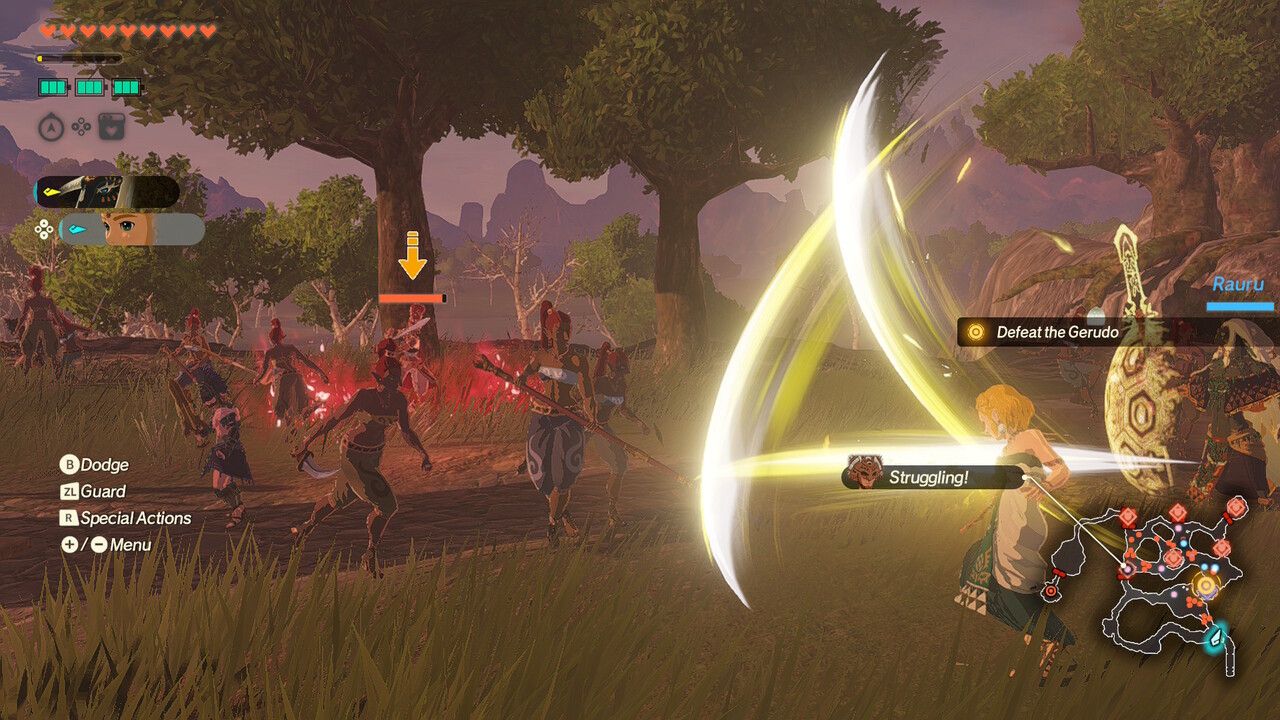The image size is (1280, 720).
Task: Click the red target marker on minimap
Action: [x=1050, y=591]
